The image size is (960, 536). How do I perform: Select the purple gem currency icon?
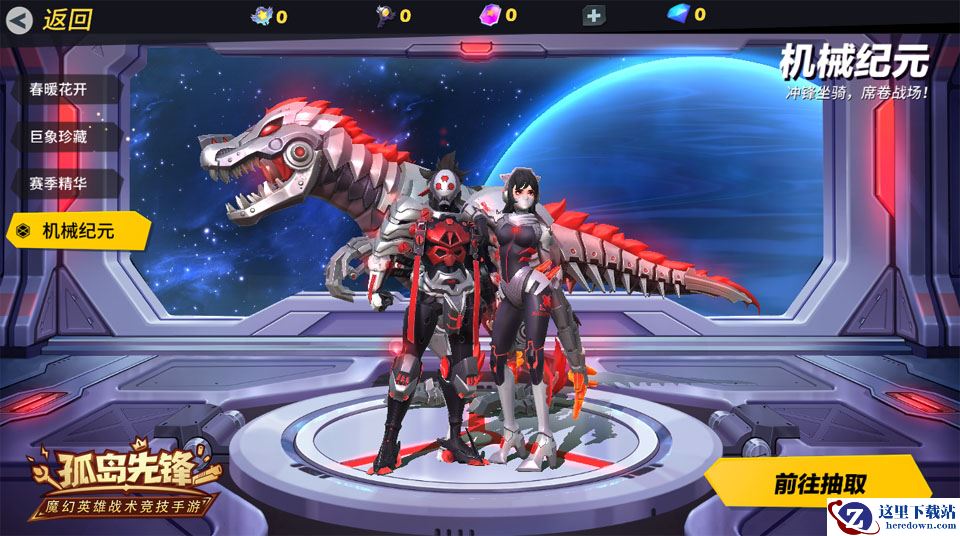491,14
